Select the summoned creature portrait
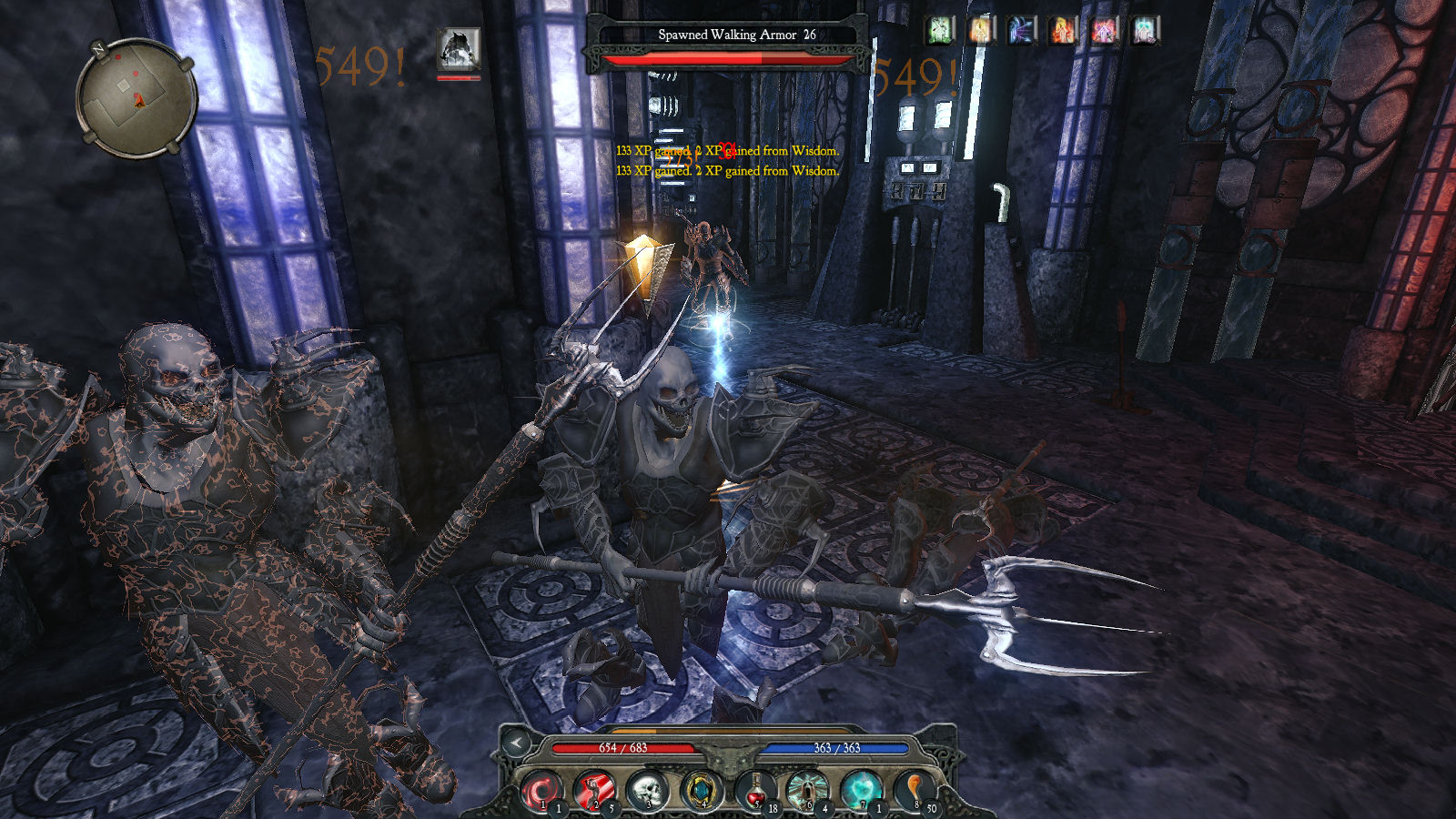1456x819 pixels. pos(458,51)
